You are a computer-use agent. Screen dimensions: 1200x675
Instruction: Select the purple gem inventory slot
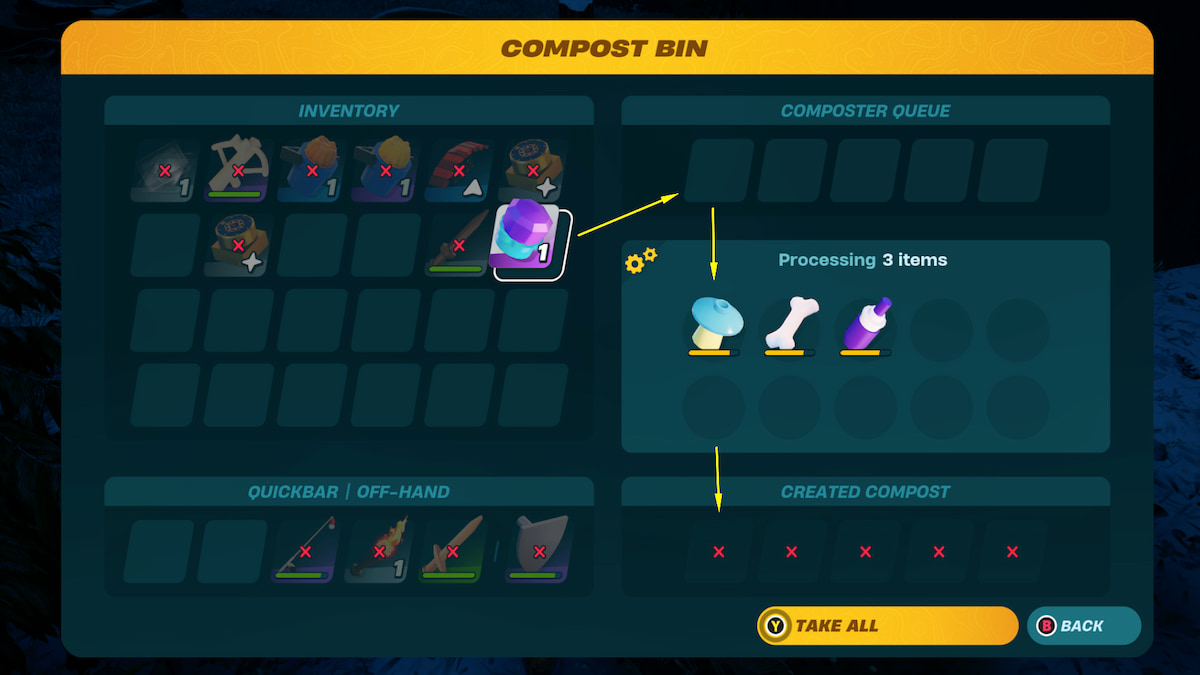530,244
